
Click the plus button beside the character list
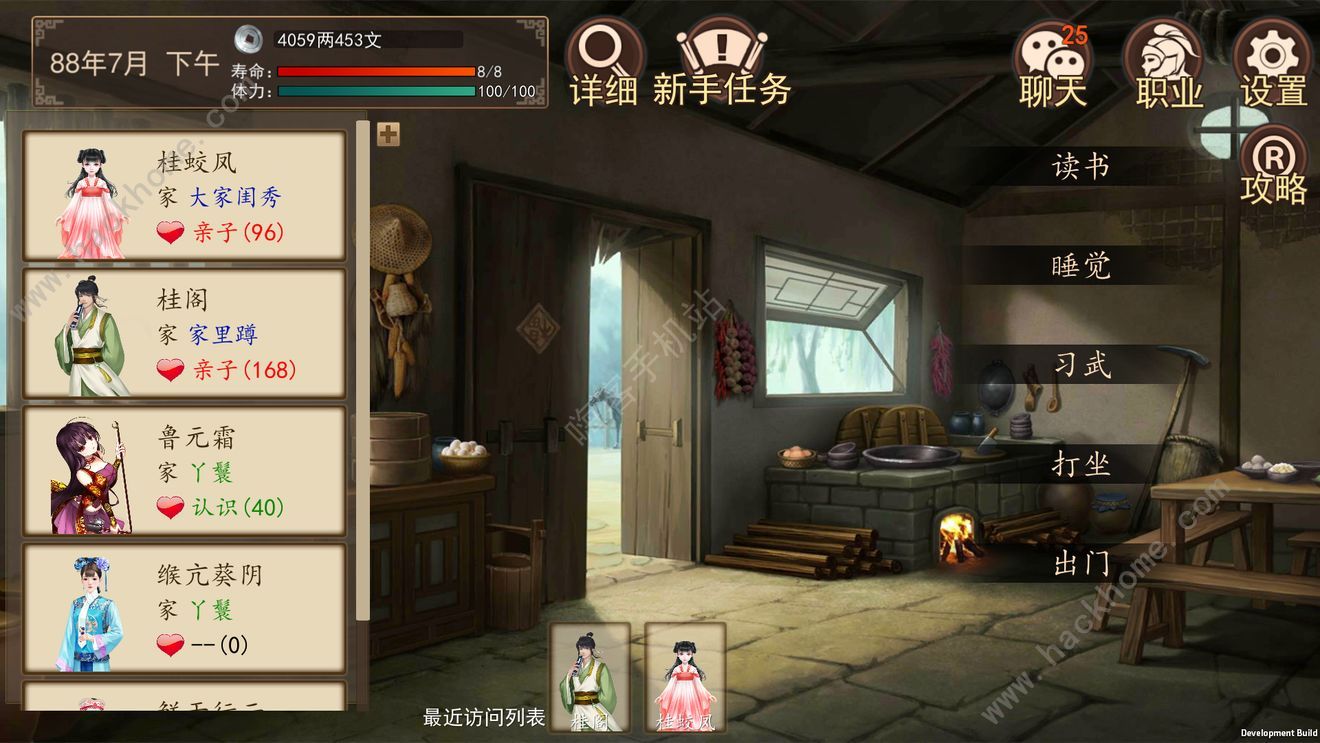[x=388, y=134]
